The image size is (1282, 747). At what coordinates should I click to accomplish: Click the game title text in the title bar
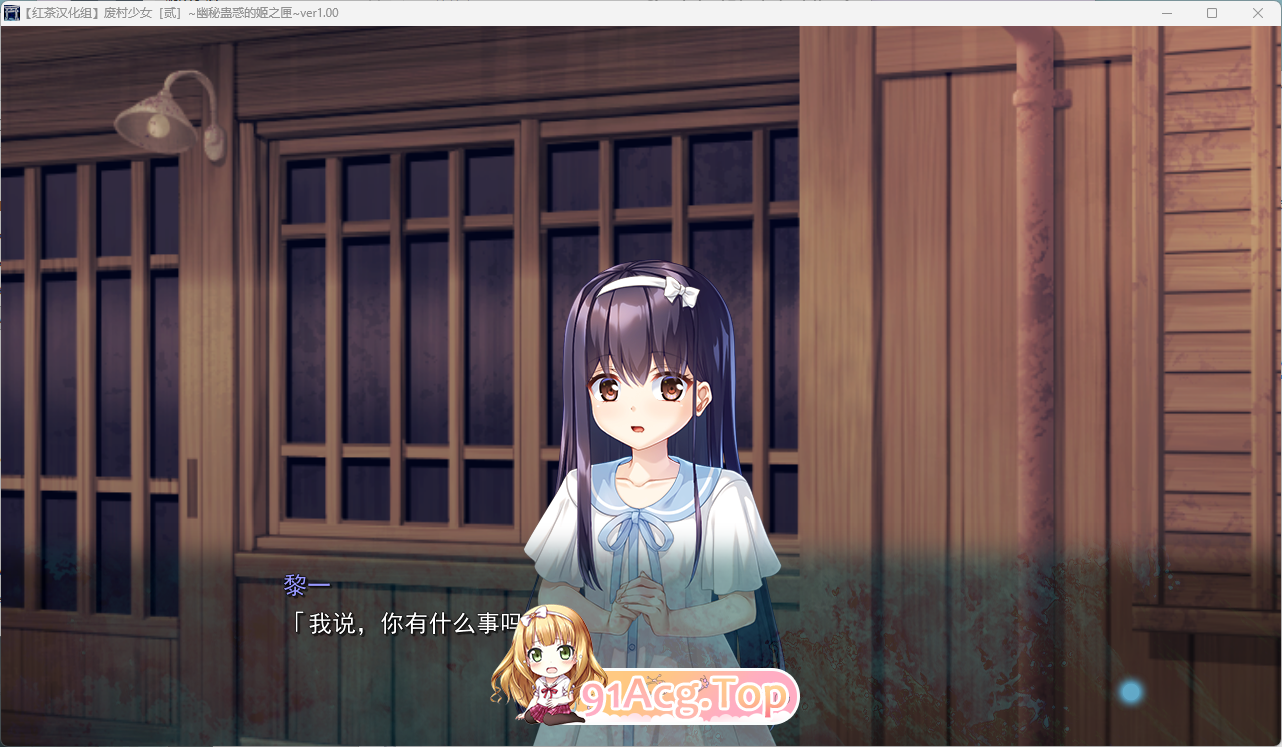pyautogui.click(x=180, y=13)
